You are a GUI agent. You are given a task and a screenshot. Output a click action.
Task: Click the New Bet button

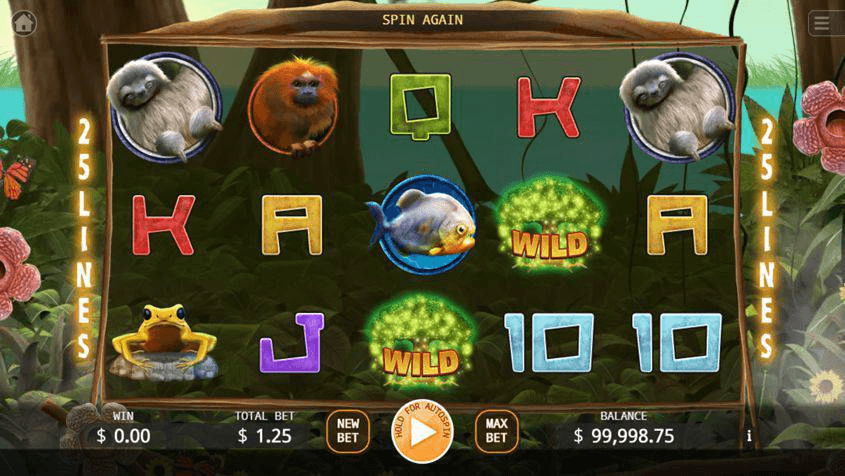click(x=347, y=431)
